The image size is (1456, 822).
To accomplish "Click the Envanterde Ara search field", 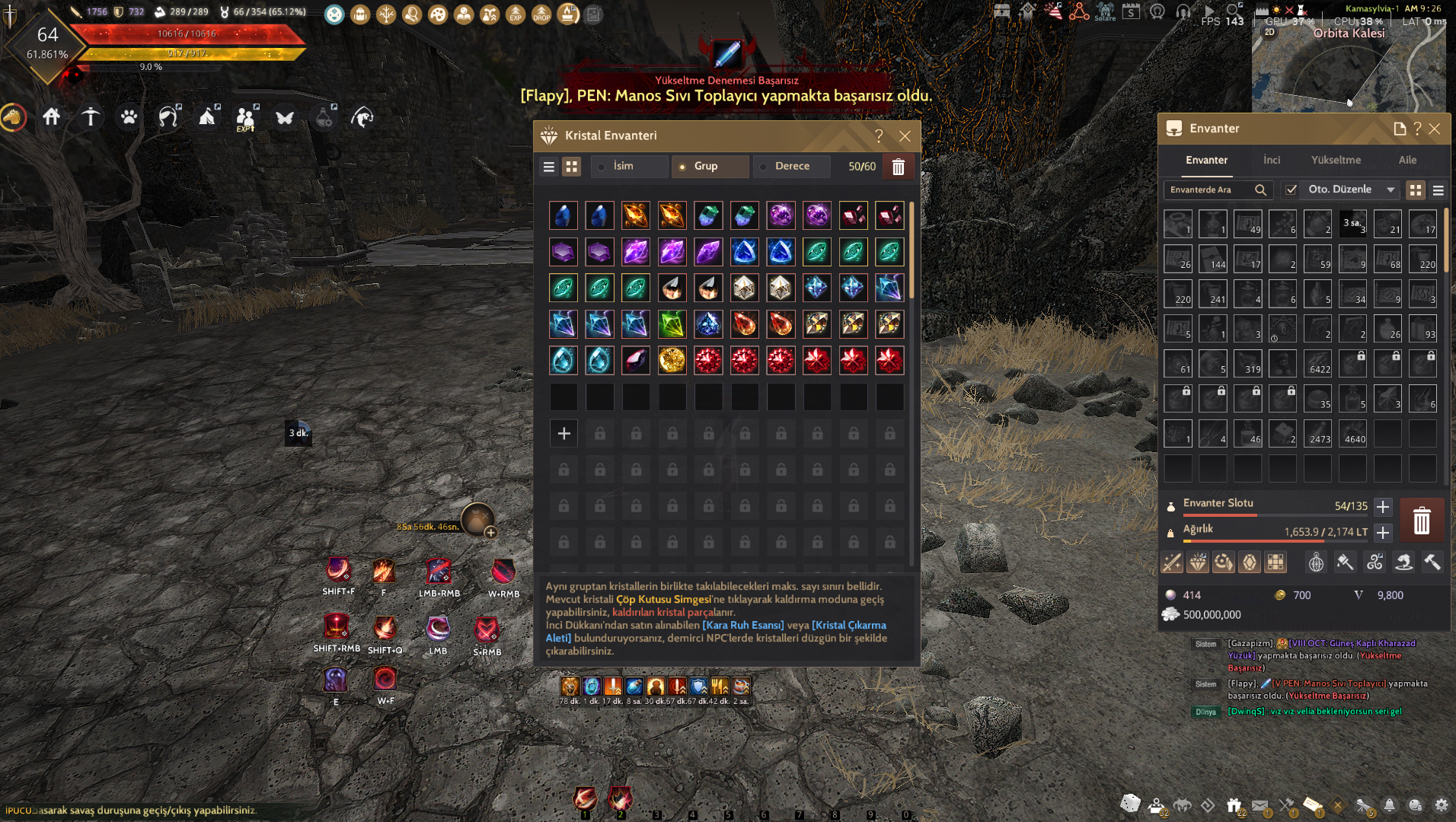I will (1209, 190).
